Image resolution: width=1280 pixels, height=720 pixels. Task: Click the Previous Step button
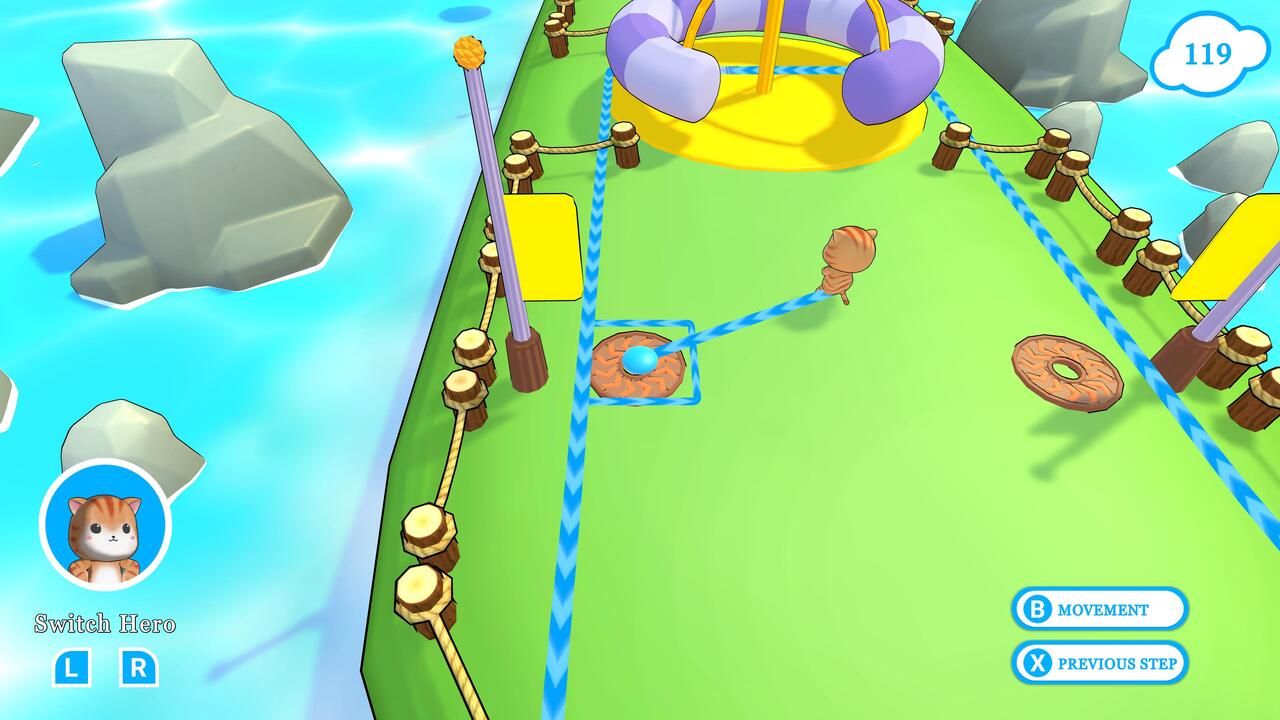(x=1100, y=661)
